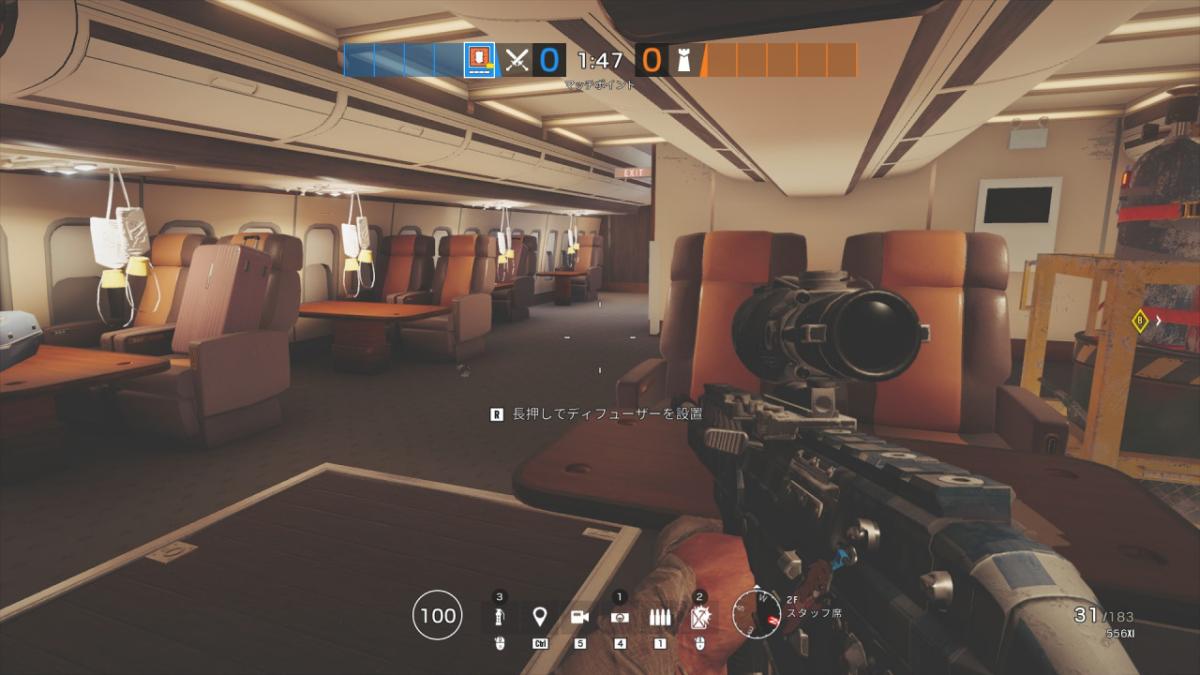Activate the breach charge ability icon
This screenshot has height=675, width=1200.
pyautogui.click(x=700, y=618)
